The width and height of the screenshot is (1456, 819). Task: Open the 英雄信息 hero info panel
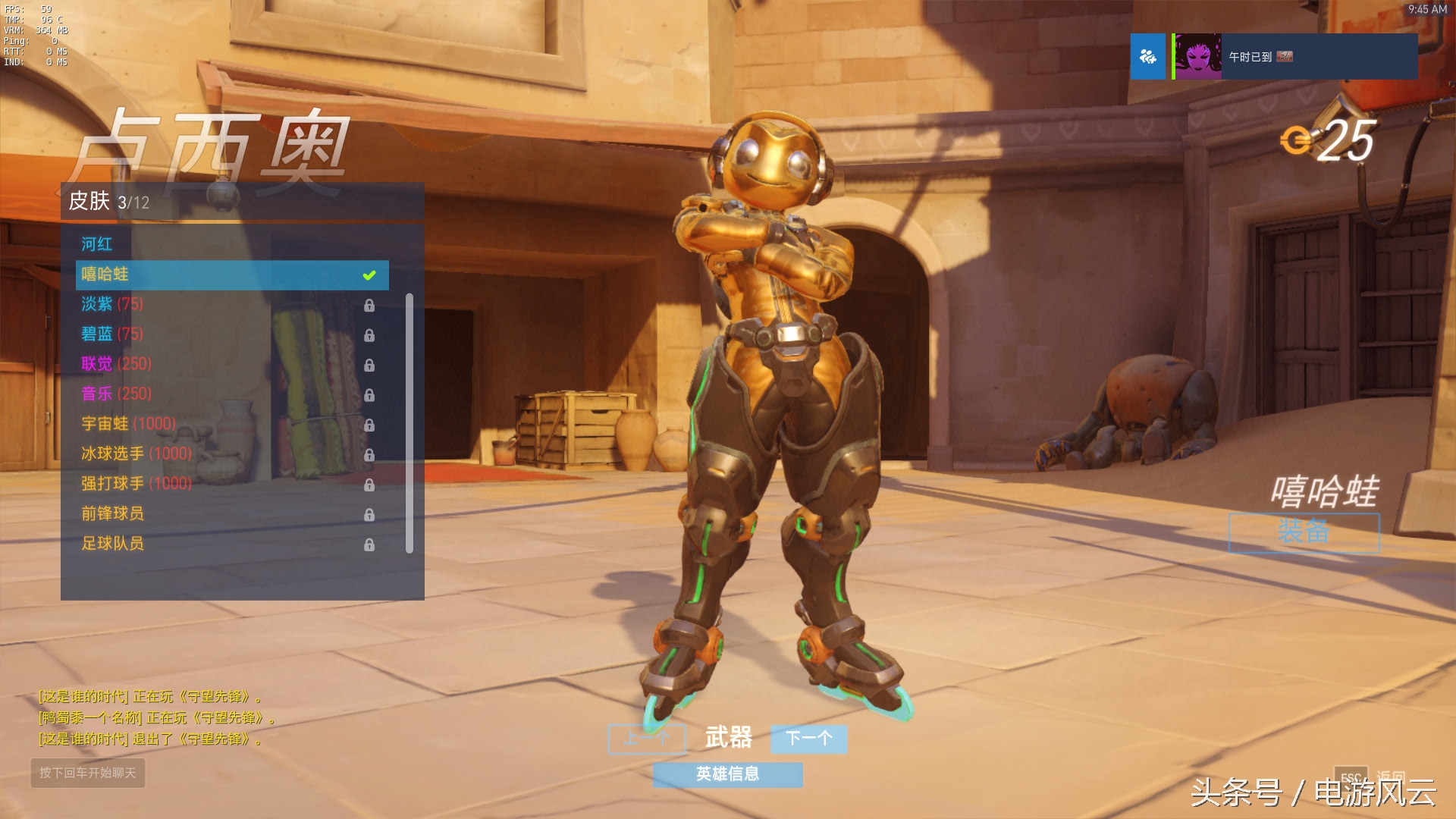coord(727,774)
